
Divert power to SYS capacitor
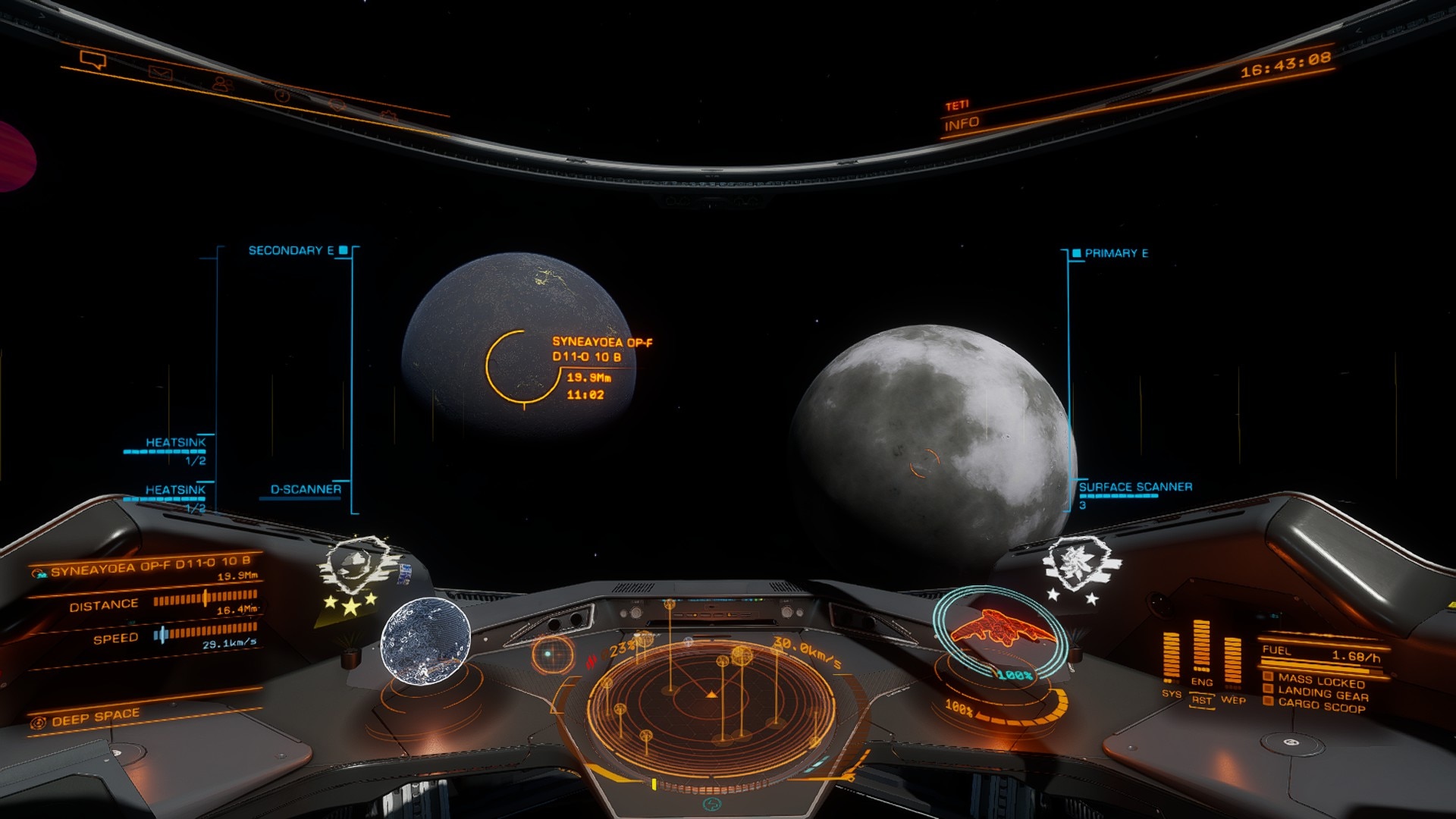1172,693
